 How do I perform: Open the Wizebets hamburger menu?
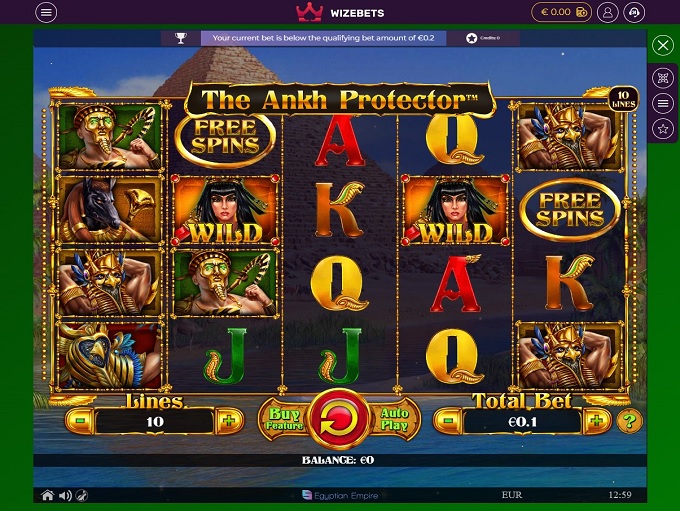pyautogui.click(x=46, y=12)
